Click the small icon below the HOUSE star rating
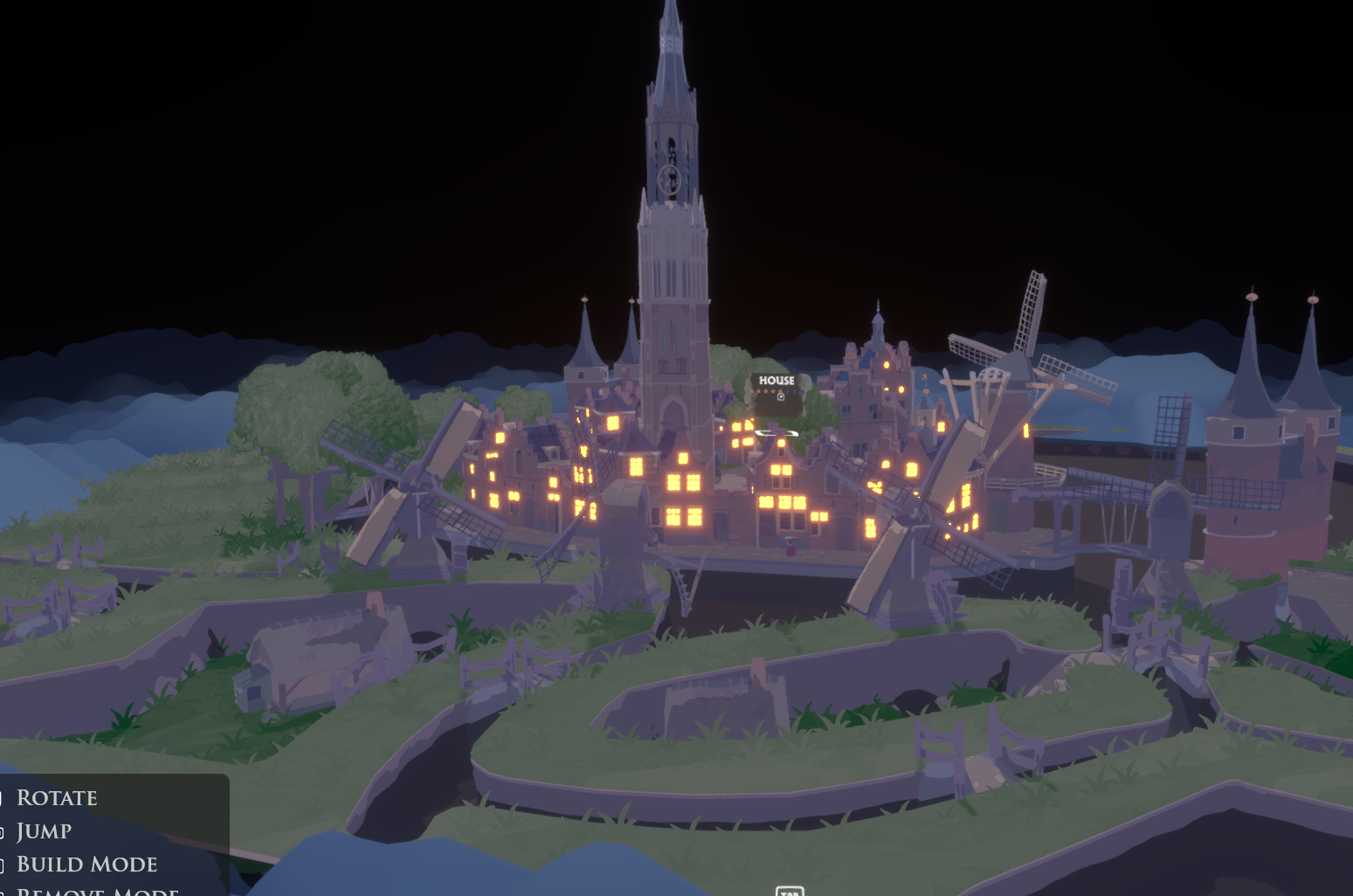This screenshot has width=1353, height=896. (x=781, y=397)
